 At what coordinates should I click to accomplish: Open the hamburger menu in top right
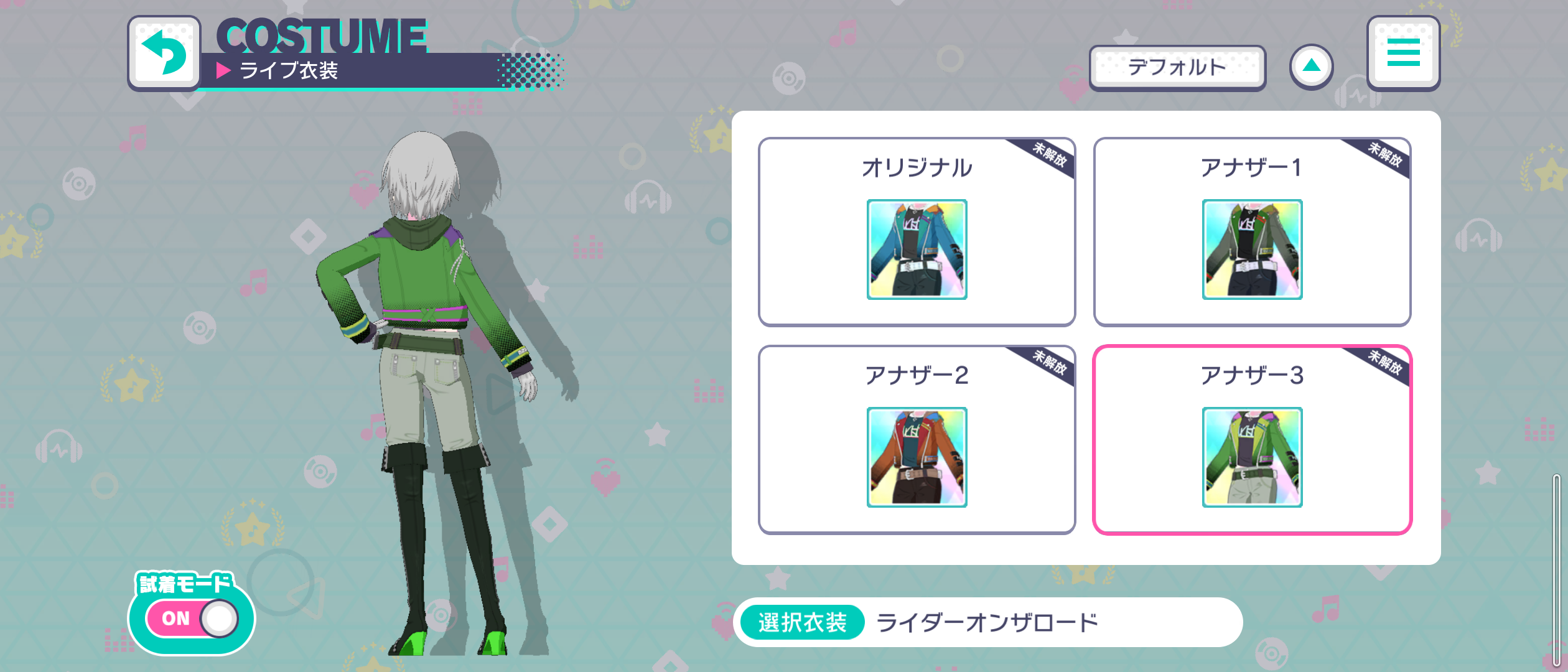(1404, 55)
